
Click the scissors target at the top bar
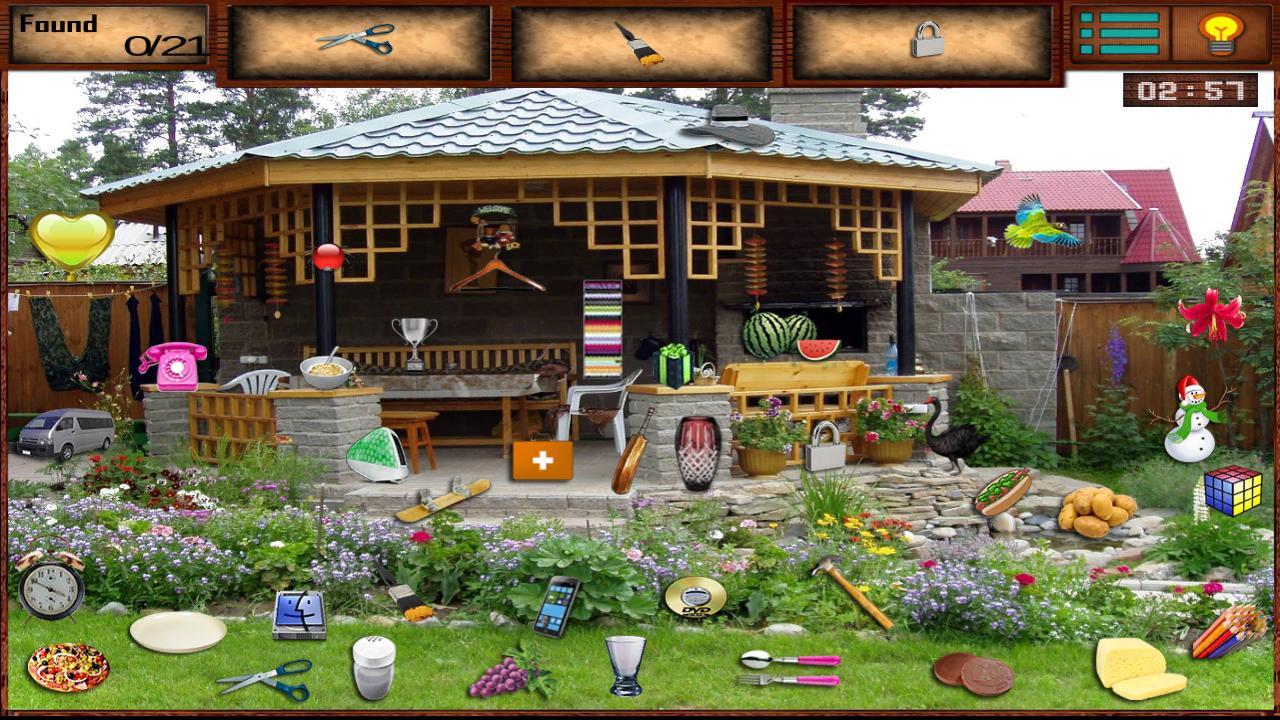pos(360,40)
